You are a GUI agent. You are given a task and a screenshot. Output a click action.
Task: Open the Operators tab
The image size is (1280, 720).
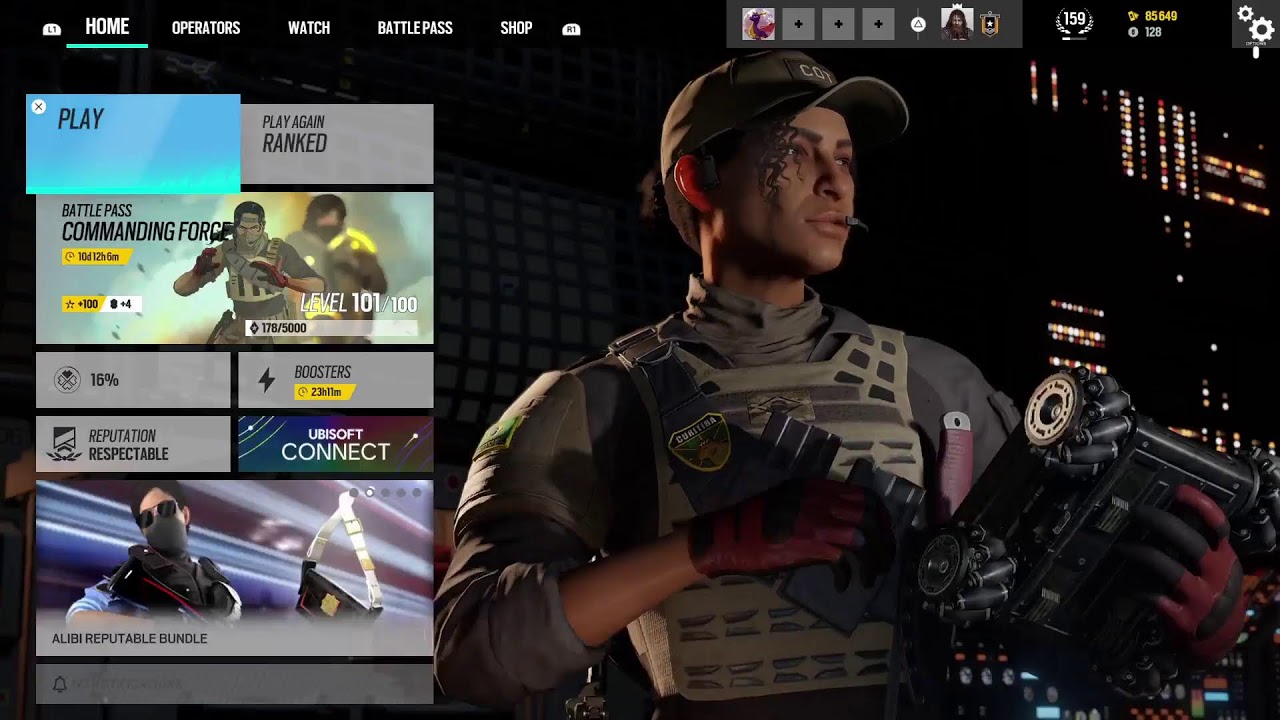pyautogui.click(x=206, y=28)
